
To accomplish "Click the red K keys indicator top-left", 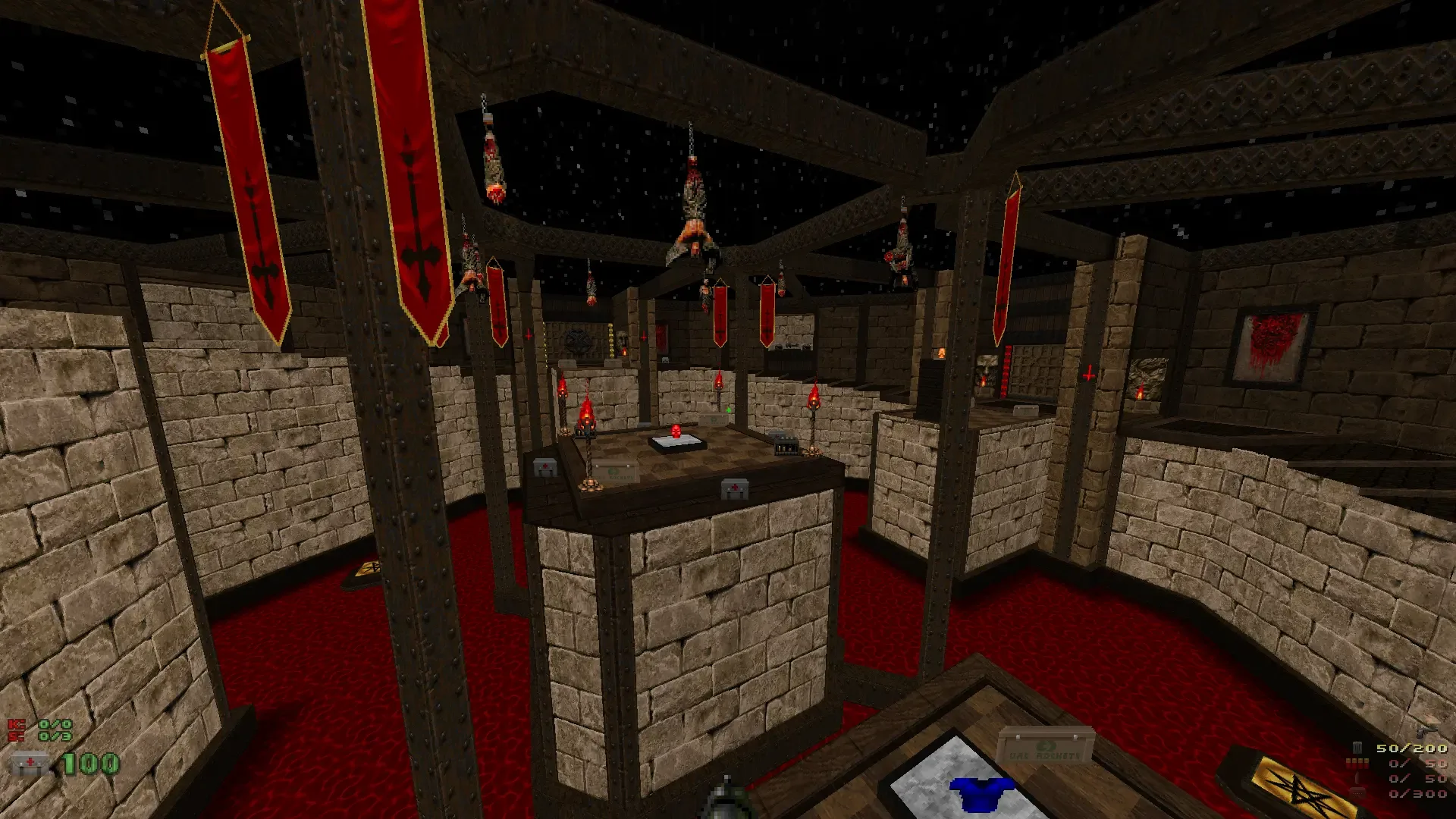I will tap(15, 724).
